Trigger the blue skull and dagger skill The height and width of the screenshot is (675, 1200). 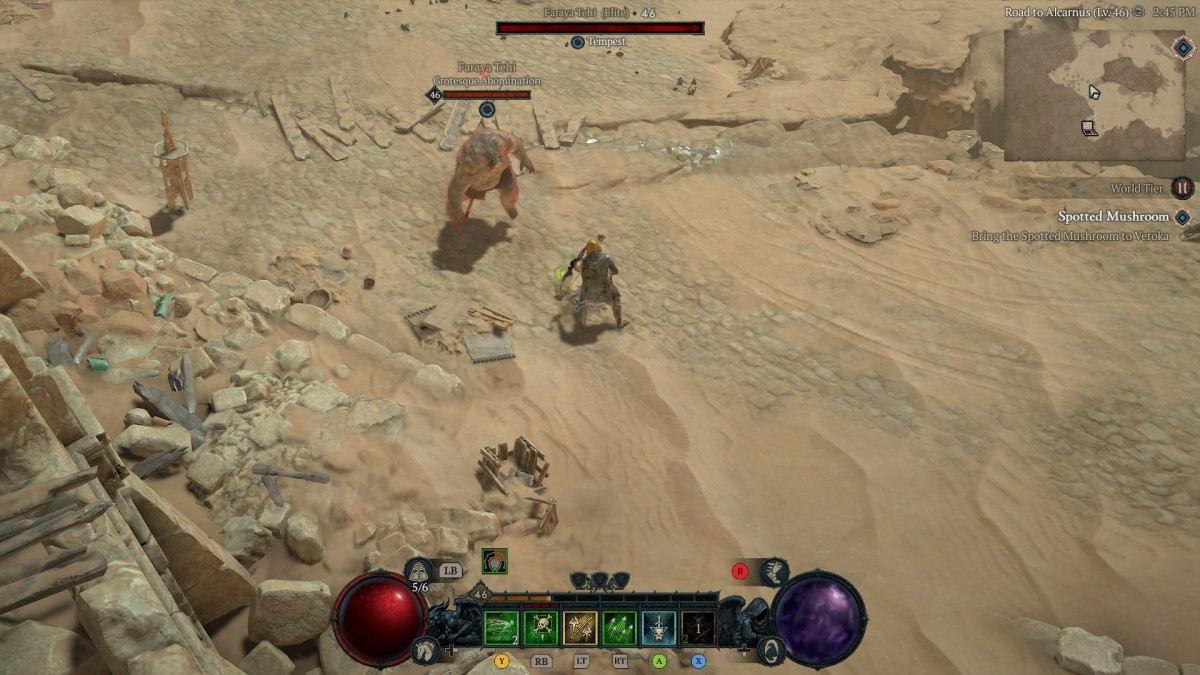[658, 627]
